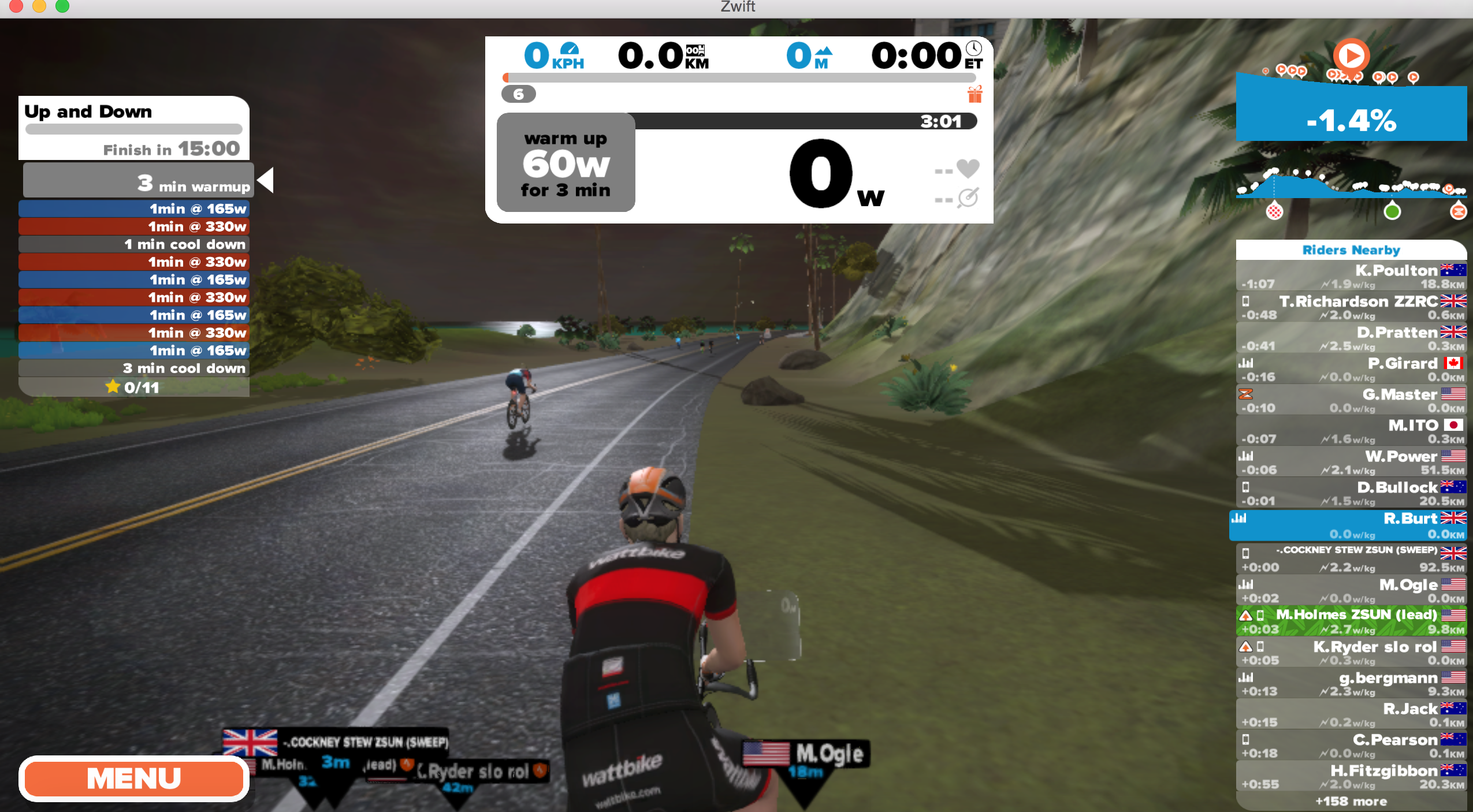1473x812 pixels.
Task: Show the +158 more riders
Action: point(1351,802)
